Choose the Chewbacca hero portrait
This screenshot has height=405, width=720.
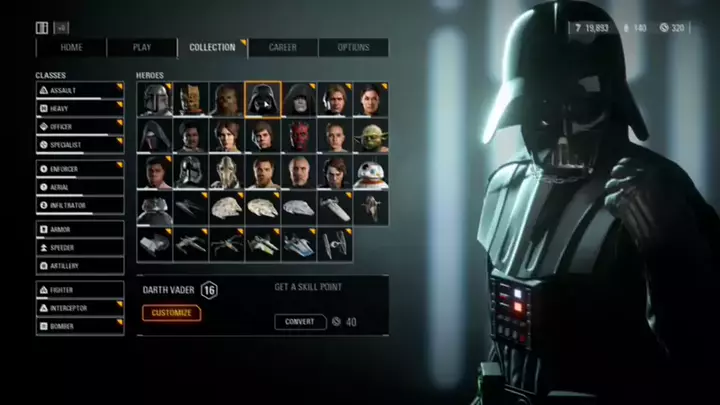click(x=226, y=99)
